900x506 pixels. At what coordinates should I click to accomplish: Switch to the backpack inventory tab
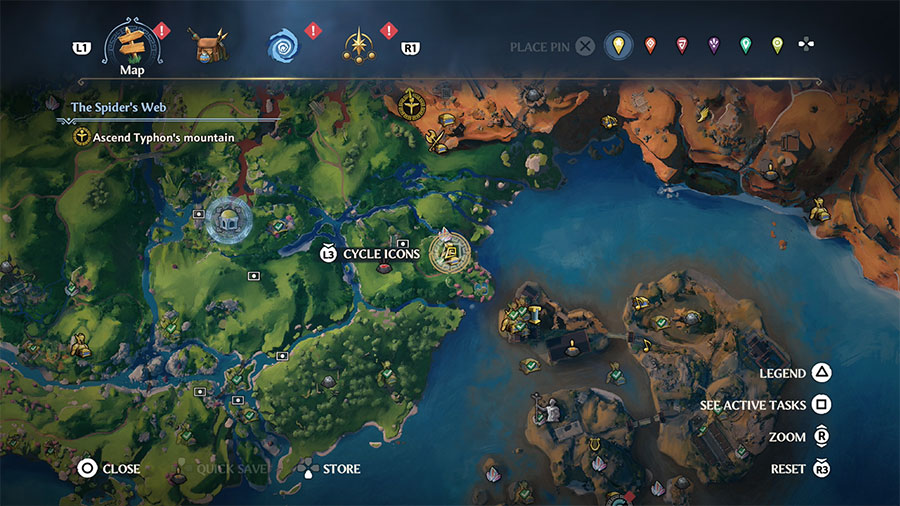[212, 46]
